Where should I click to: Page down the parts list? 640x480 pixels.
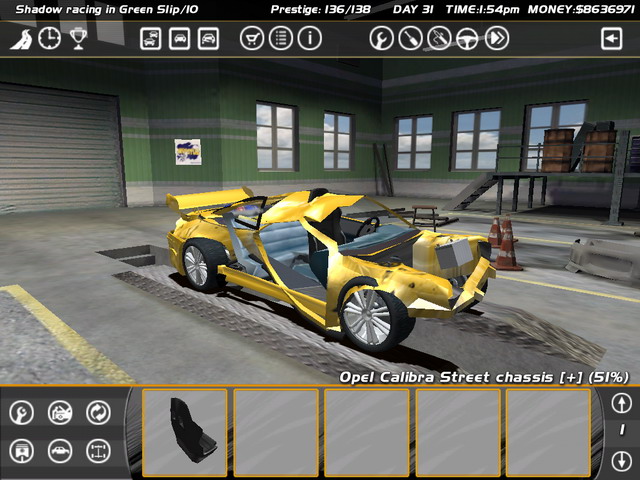[621, 461]
